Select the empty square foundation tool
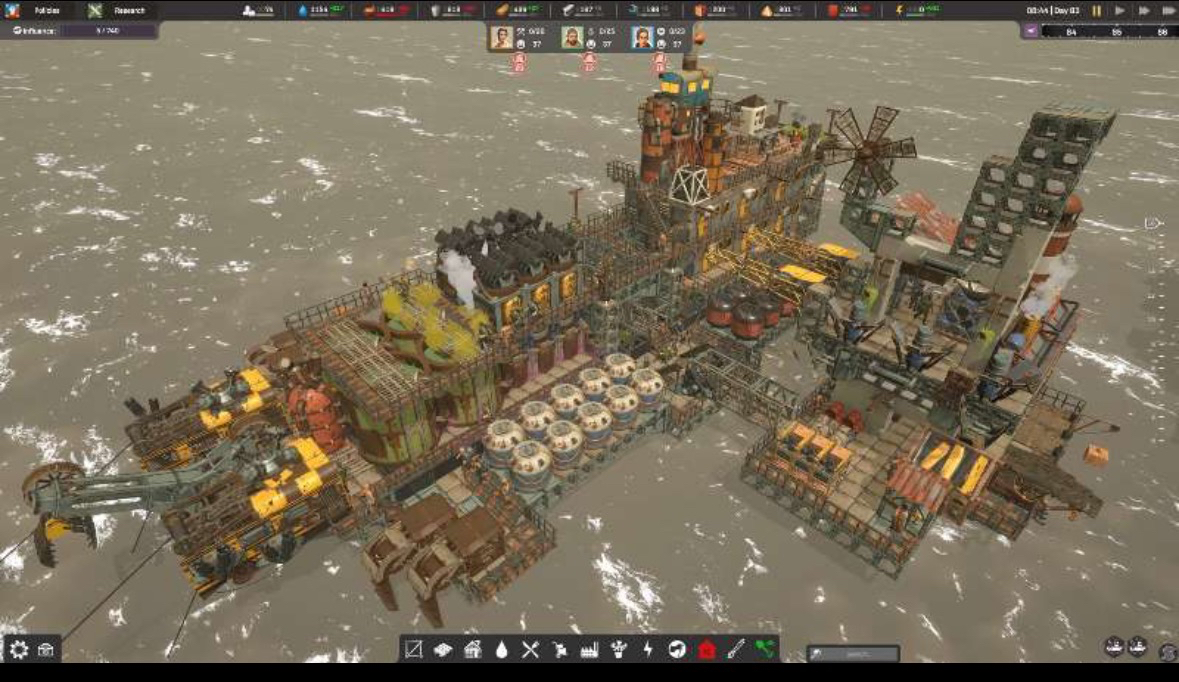This screenshot has width=1179, height=682. coord(413,649)
